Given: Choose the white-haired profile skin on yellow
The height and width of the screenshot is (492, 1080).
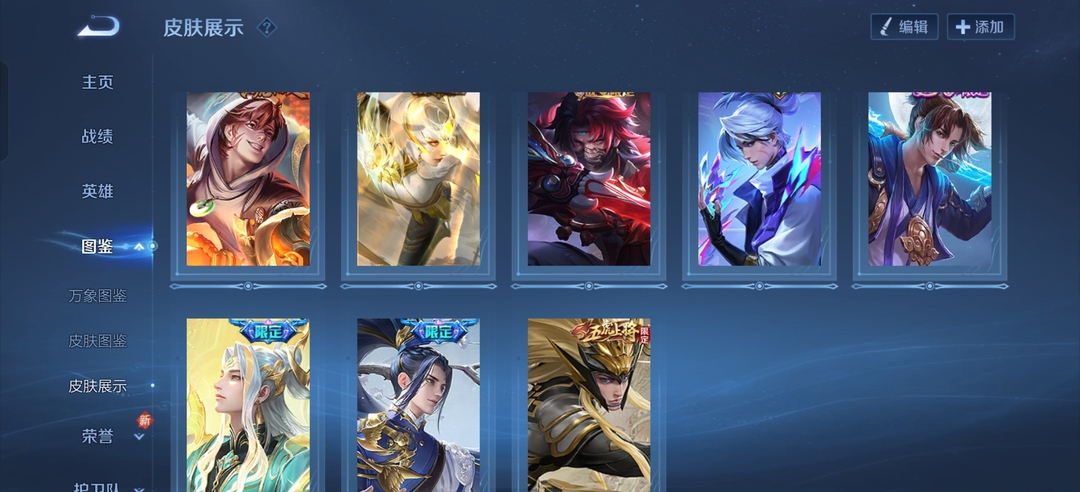Looking at the screenshot, I should point(248,405).
